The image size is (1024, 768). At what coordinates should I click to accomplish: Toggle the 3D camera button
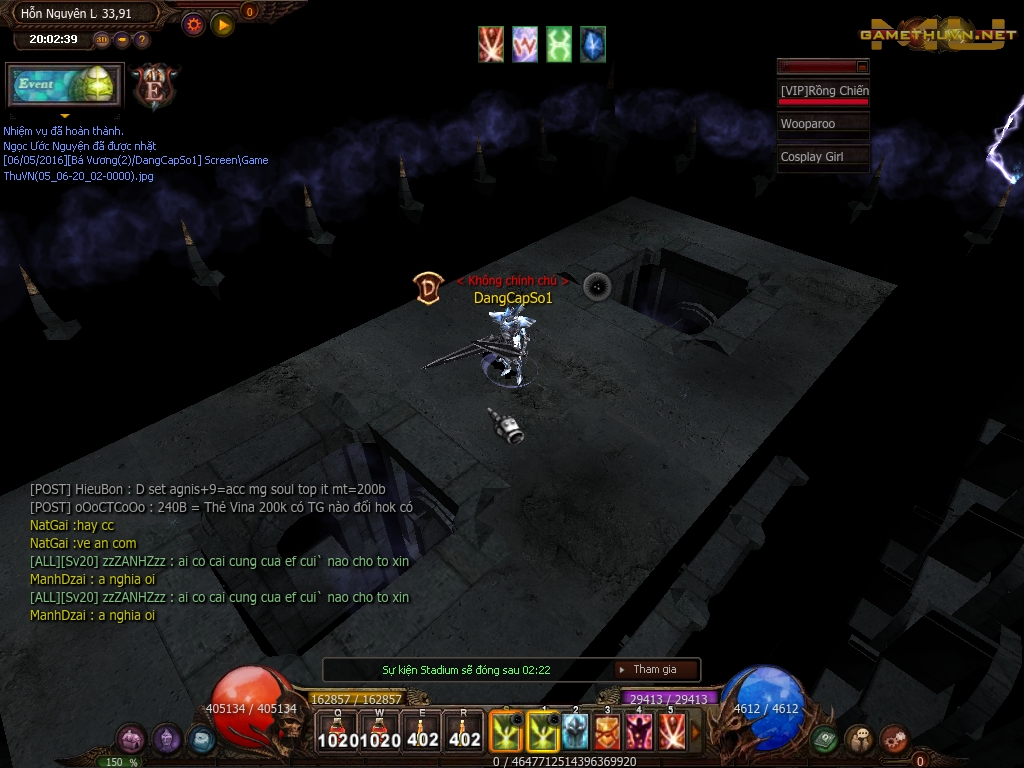pos(102,40)
